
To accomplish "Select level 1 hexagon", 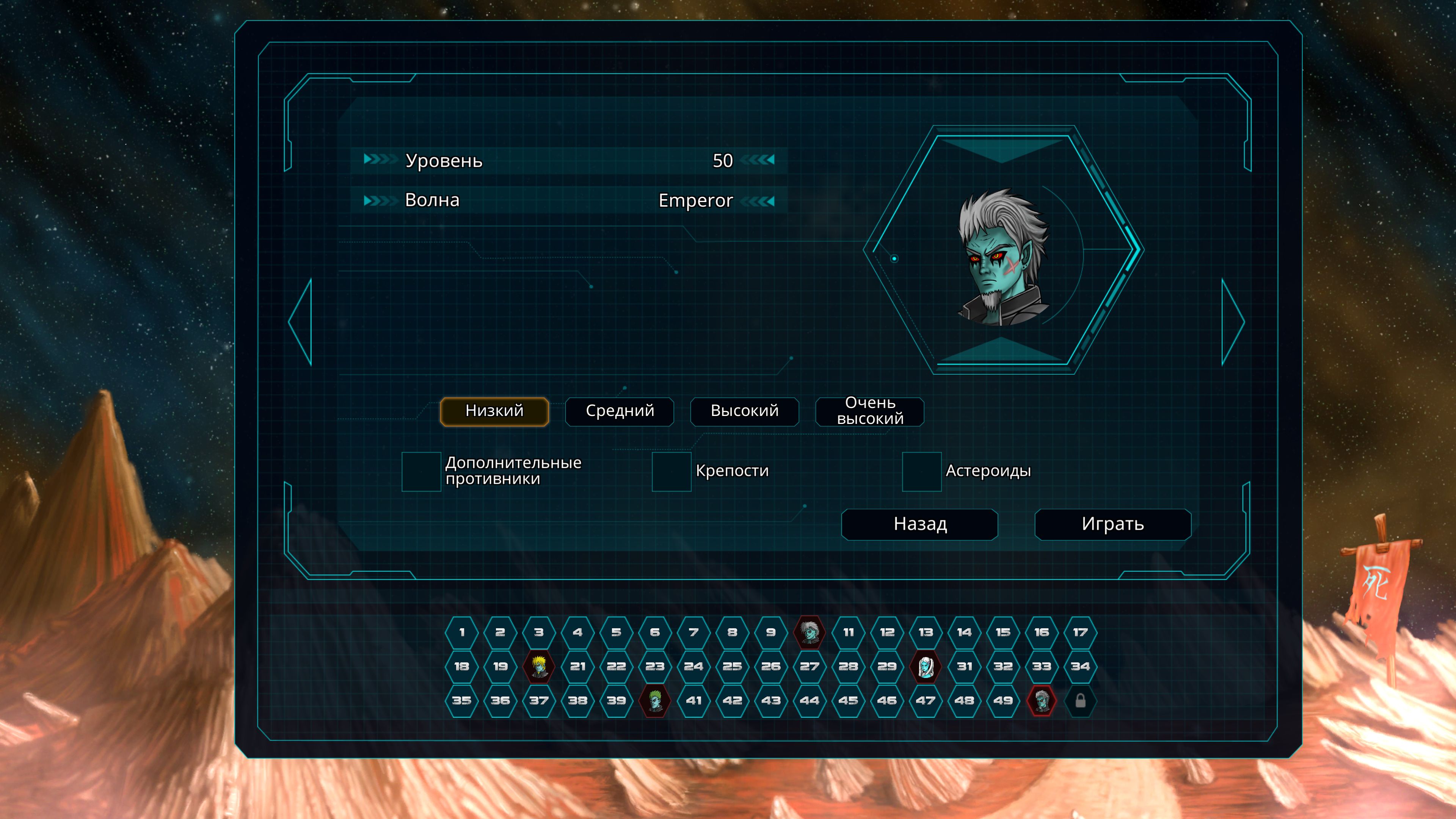I will 462,632.
